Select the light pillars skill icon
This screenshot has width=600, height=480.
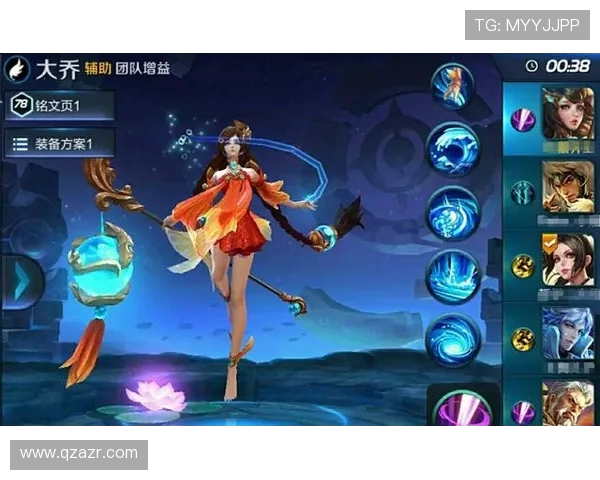[453, 277]
